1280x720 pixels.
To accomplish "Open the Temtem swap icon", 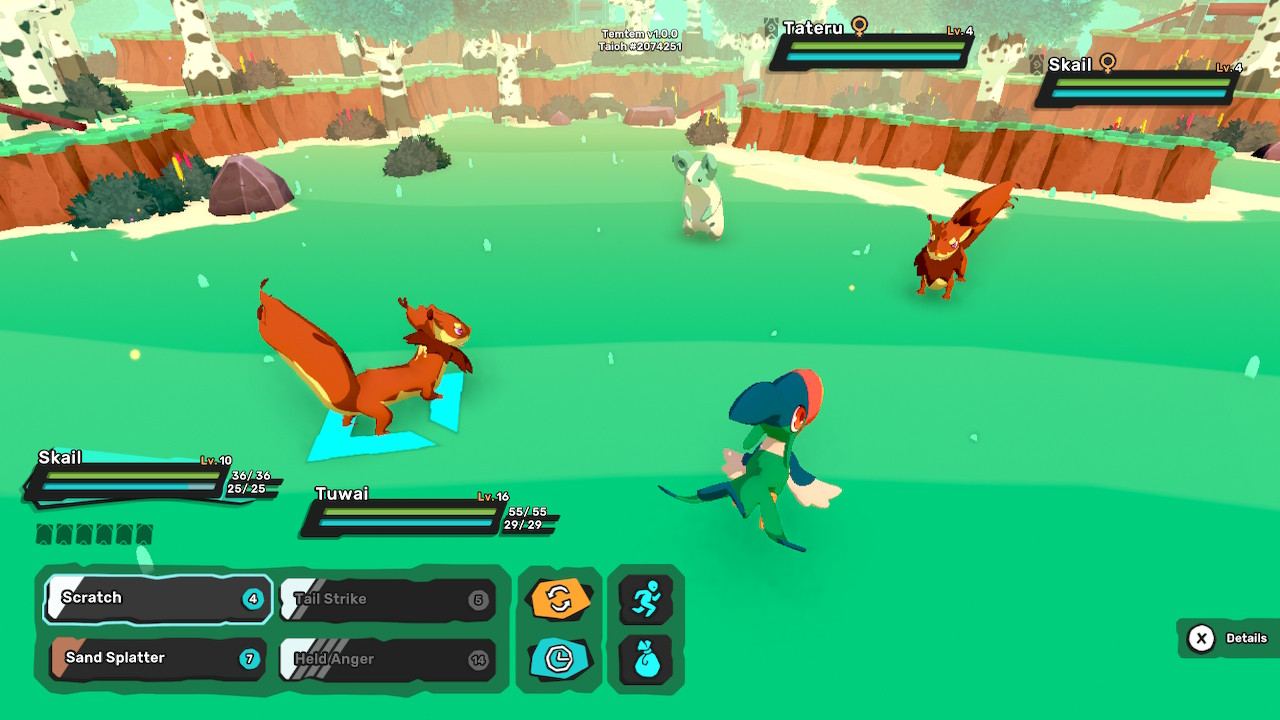I will (x=559, y=598).
